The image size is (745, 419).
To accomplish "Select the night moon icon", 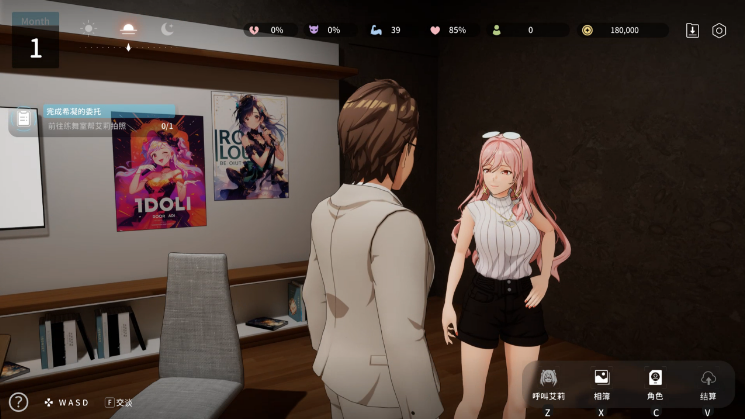I will click(x=167, y=29).
